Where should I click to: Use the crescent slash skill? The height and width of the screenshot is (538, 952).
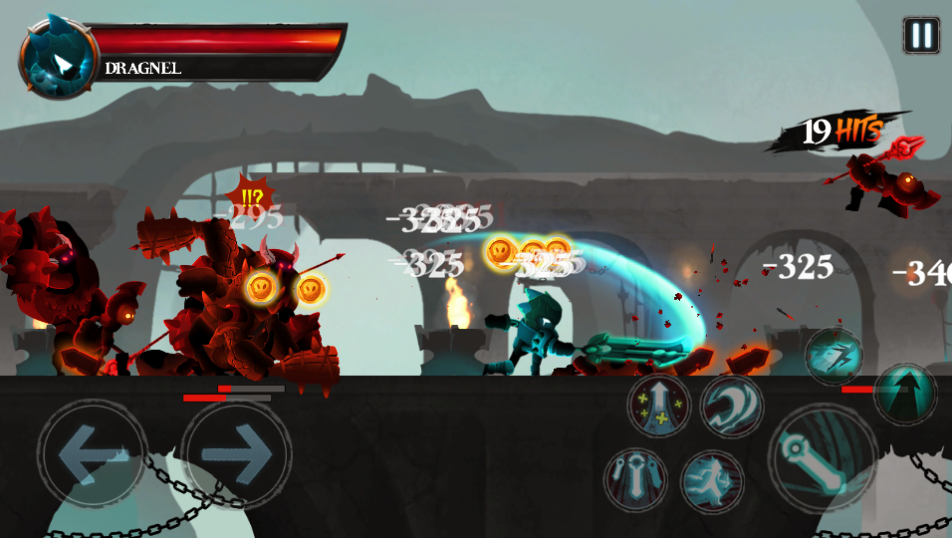pyautogui.click(x=732, y=406)
